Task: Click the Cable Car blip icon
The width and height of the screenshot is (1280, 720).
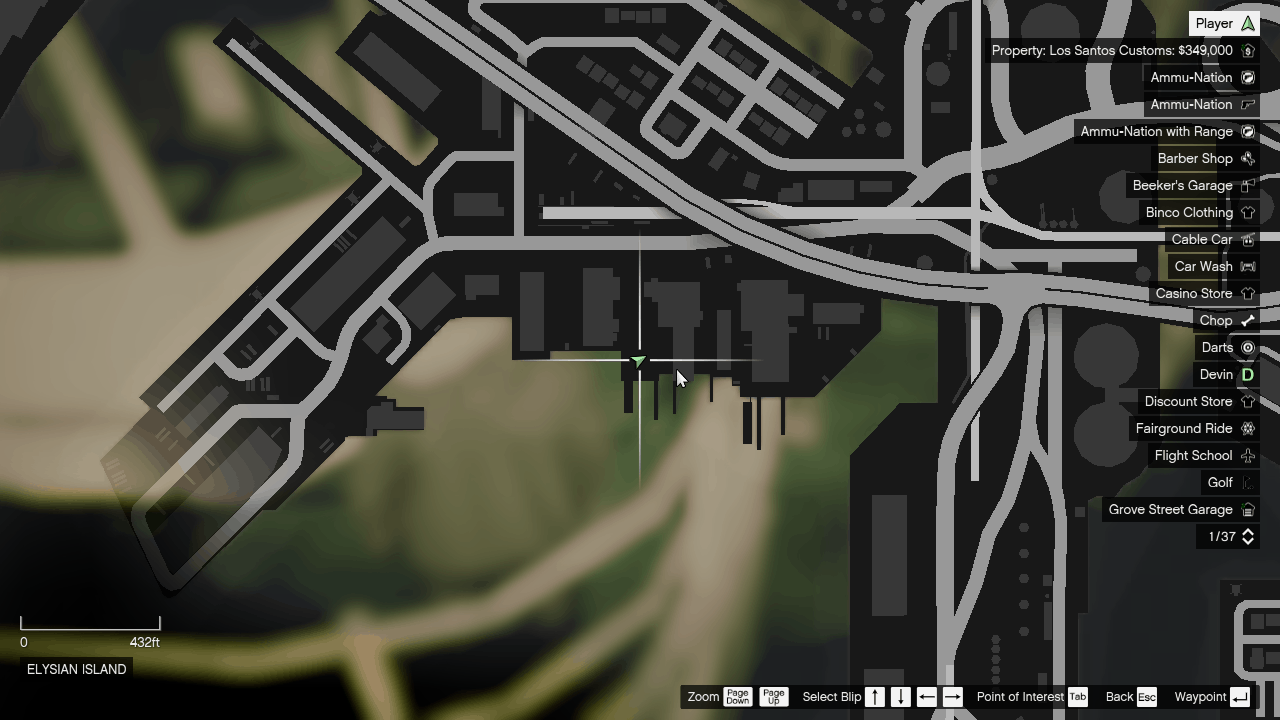Action: (x=1248, y=239)
